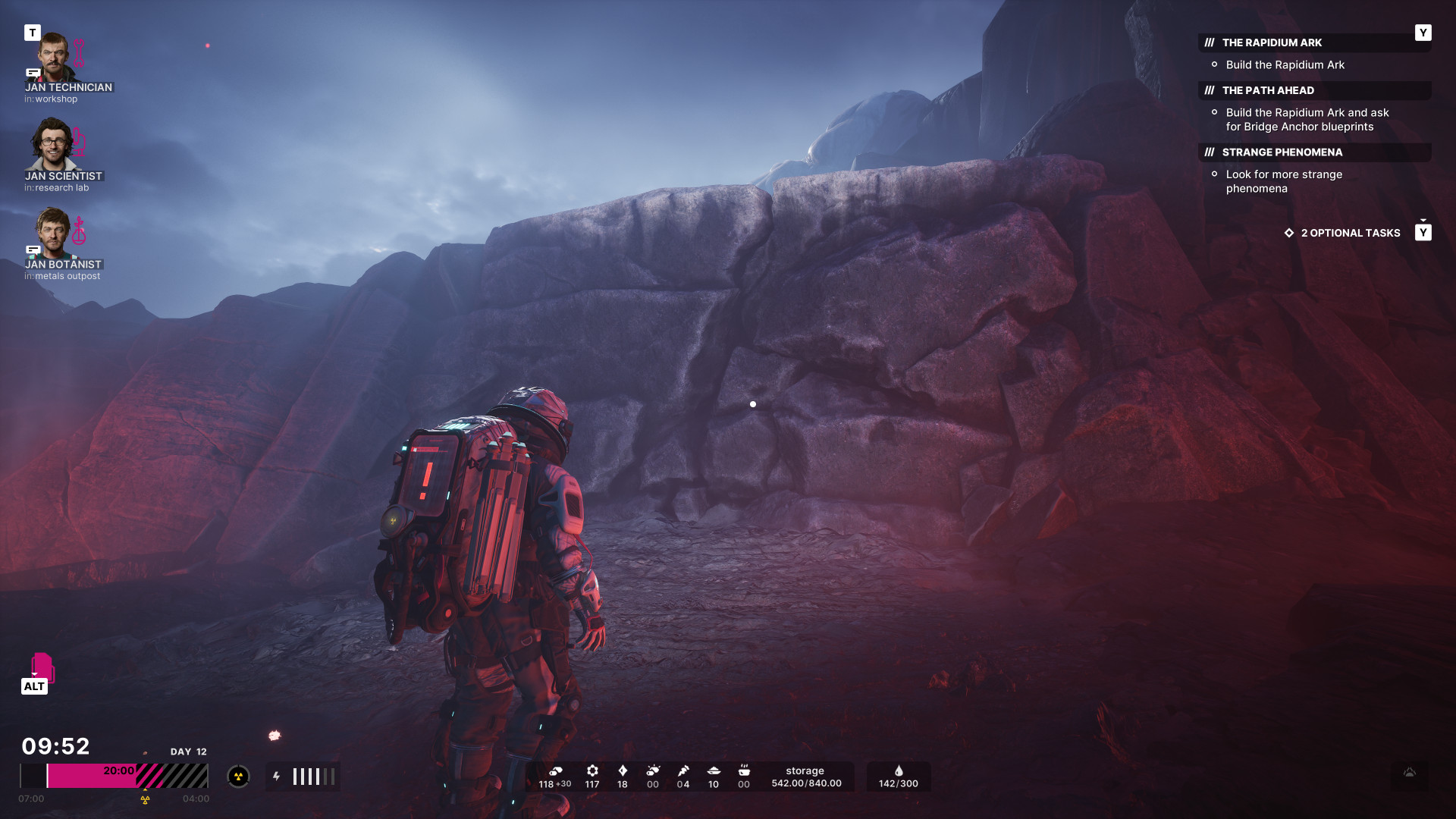Click the radiation warning icon
Image resolution: width=1456 pixels, height=819 pixels.
238,777
